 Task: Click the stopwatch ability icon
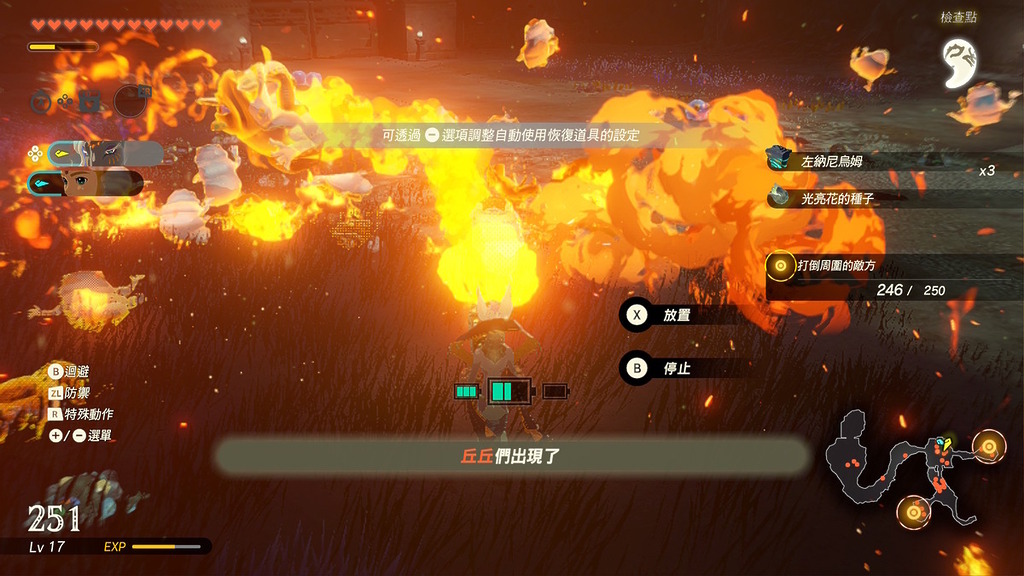point(41,100)
